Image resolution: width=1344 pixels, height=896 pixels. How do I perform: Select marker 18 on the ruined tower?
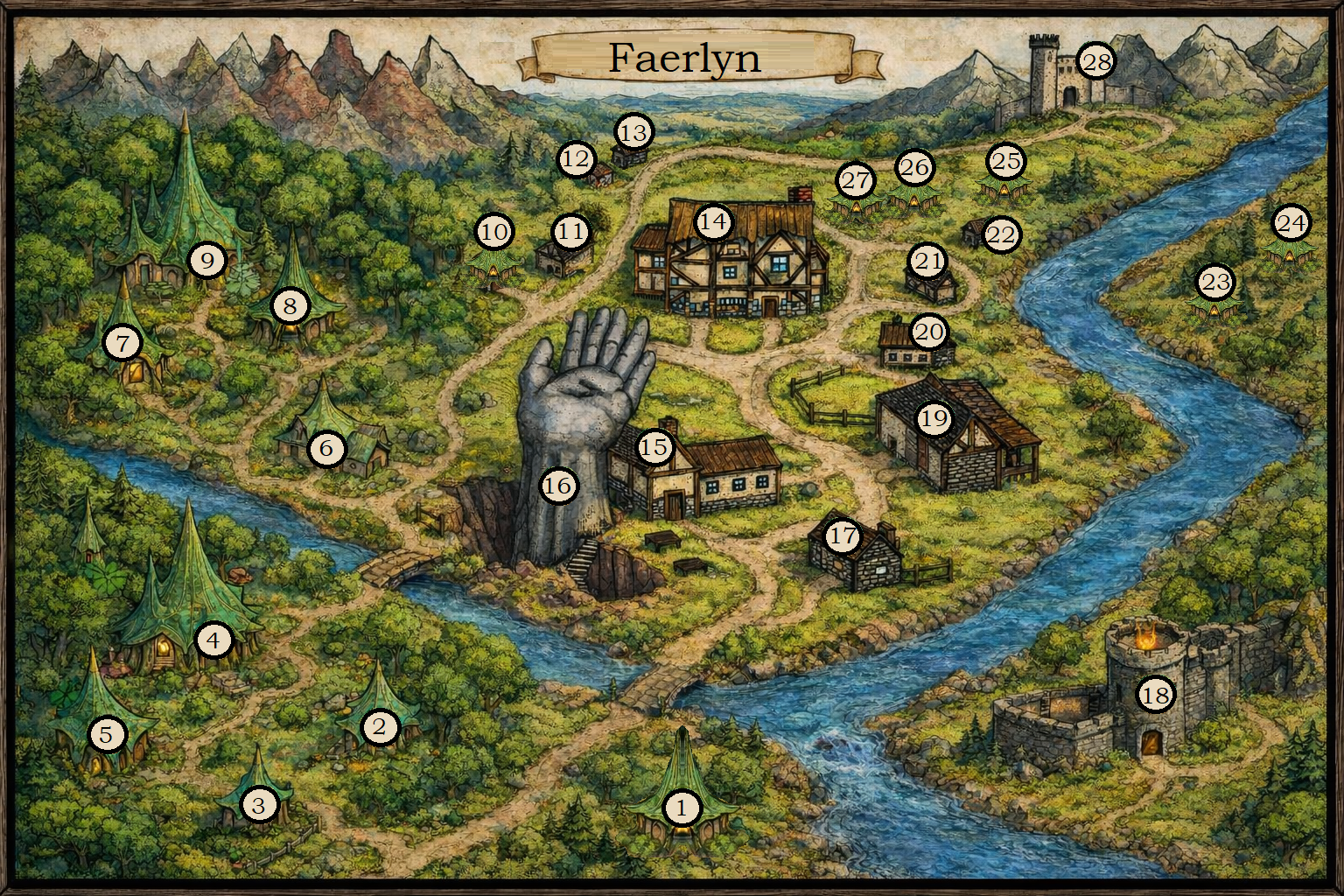[1155, 695]
